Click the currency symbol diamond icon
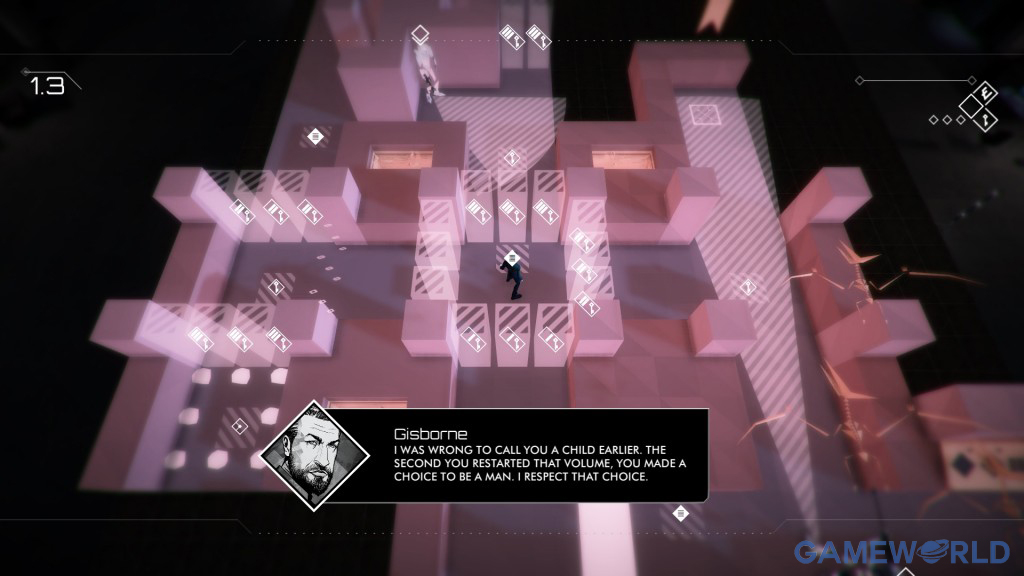Screen dimensions: 1024x576 click(x=985, y=91)
